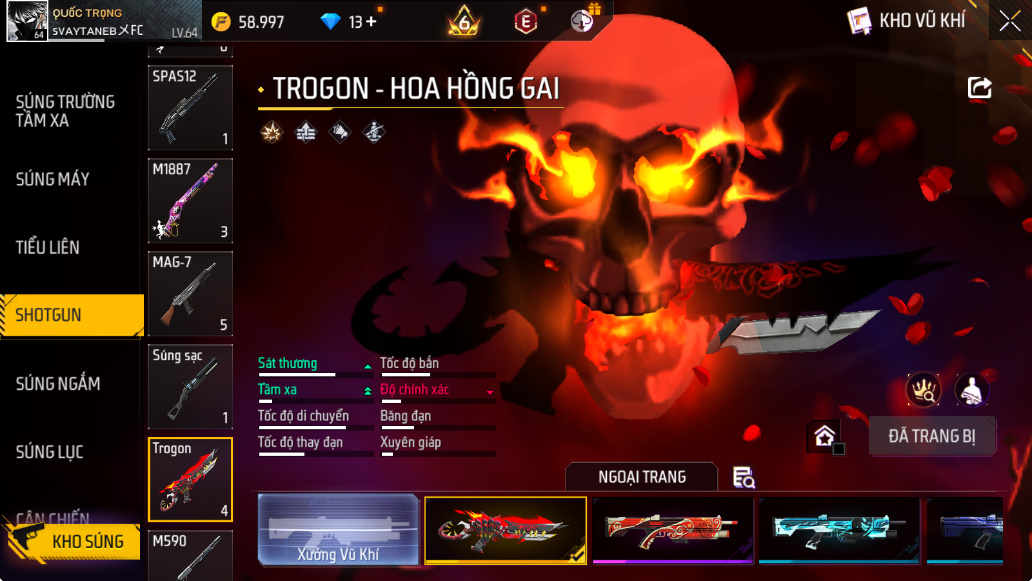Choose the Tiểu Liên weapon category
Image resolution: width=1032 pixels, height=581 pixels.
48,247
